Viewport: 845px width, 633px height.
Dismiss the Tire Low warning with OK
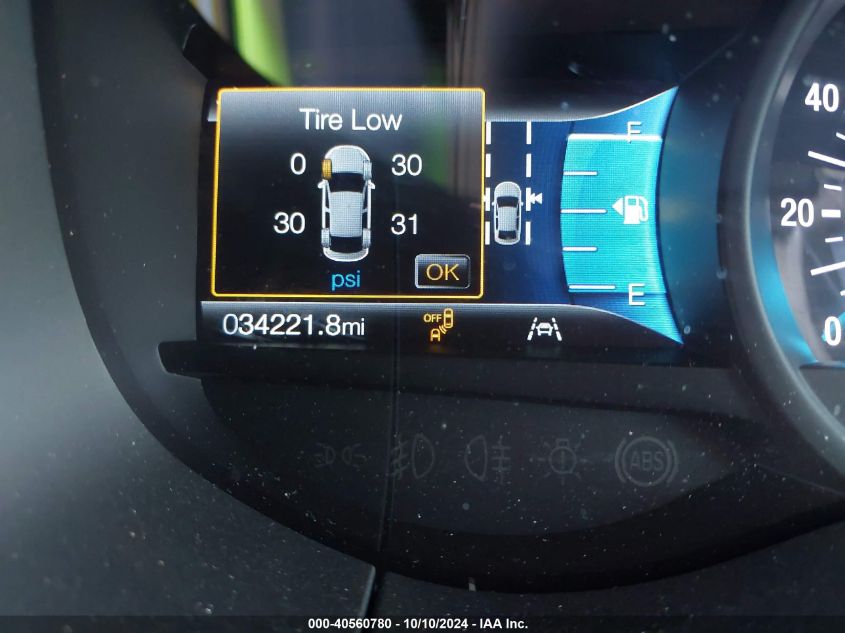pyautogui.click(x=441, y=271)
